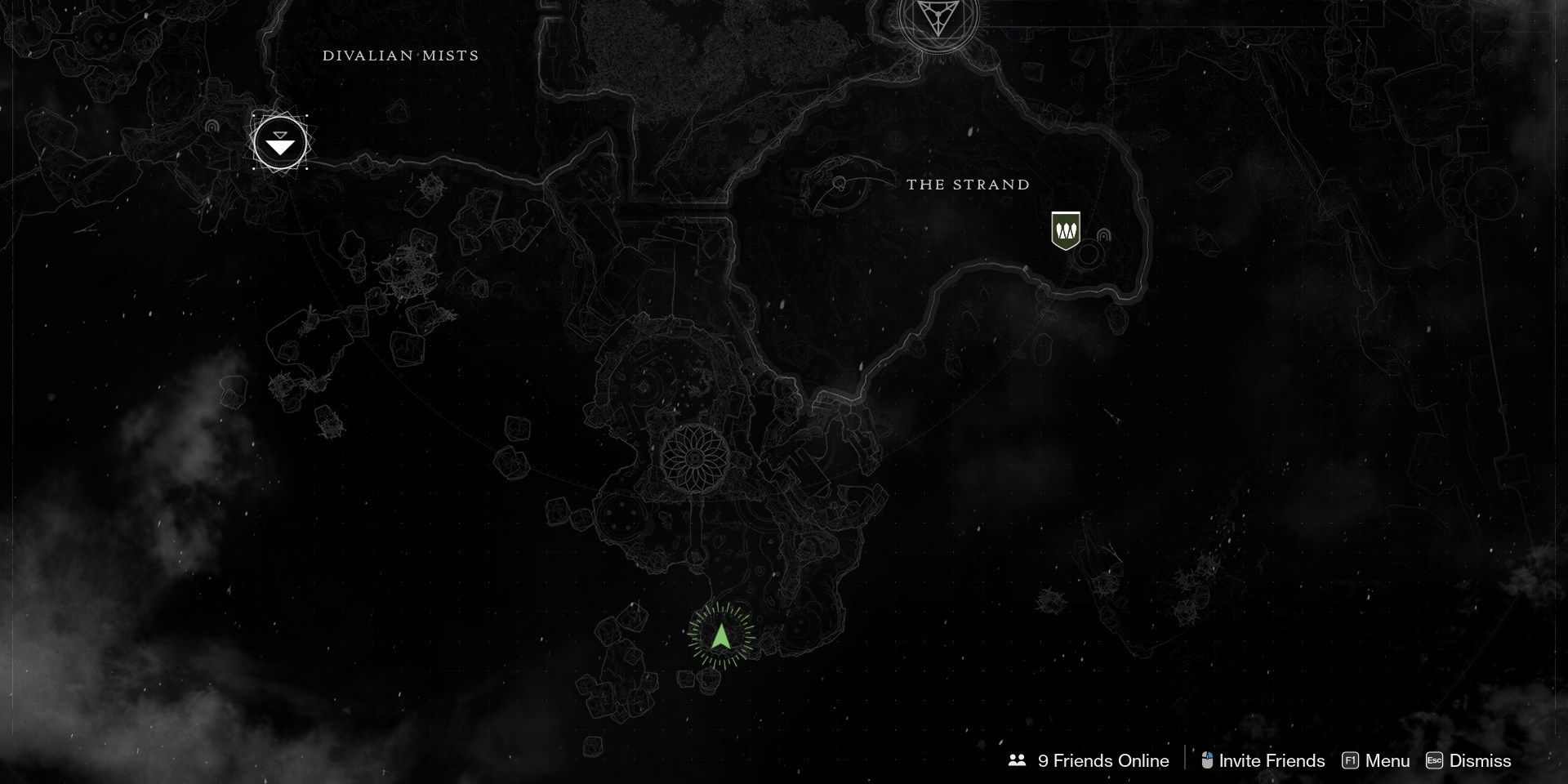The height and width of the screenshot is (784, 1568).
Task: Click the mouse icon beside Invite Friends
Action: coord(1205,760)
